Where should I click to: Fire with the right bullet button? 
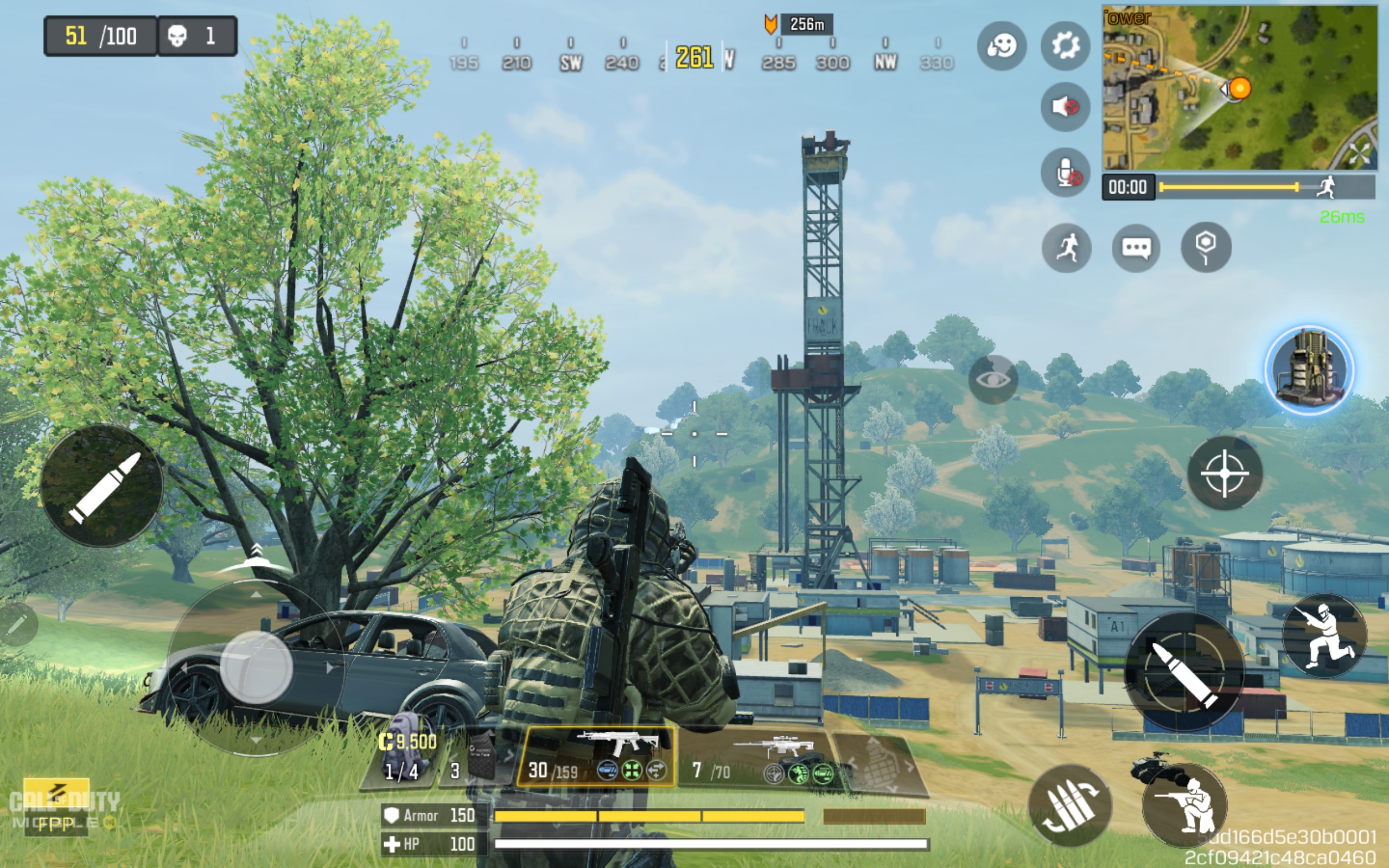[x=1183, y=672]
